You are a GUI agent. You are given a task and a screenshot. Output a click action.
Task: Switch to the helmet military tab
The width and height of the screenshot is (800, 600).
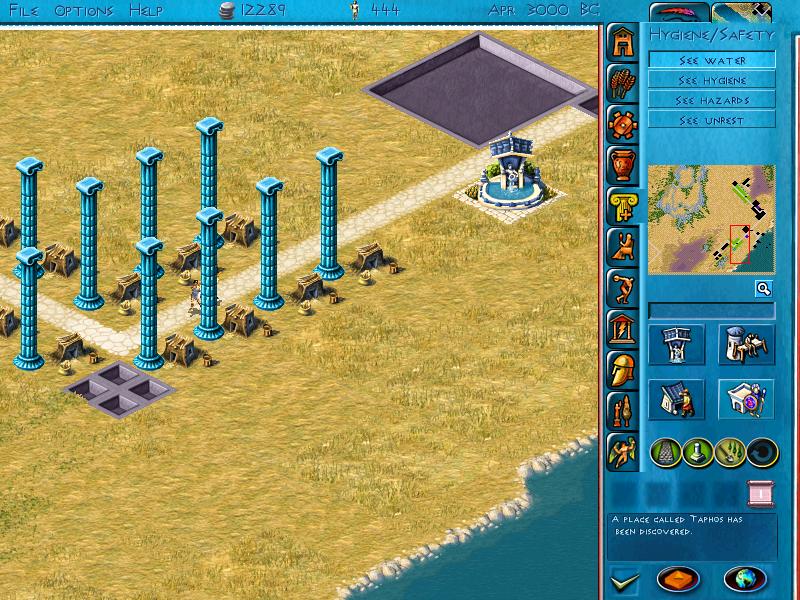click(x=622, y=369)
